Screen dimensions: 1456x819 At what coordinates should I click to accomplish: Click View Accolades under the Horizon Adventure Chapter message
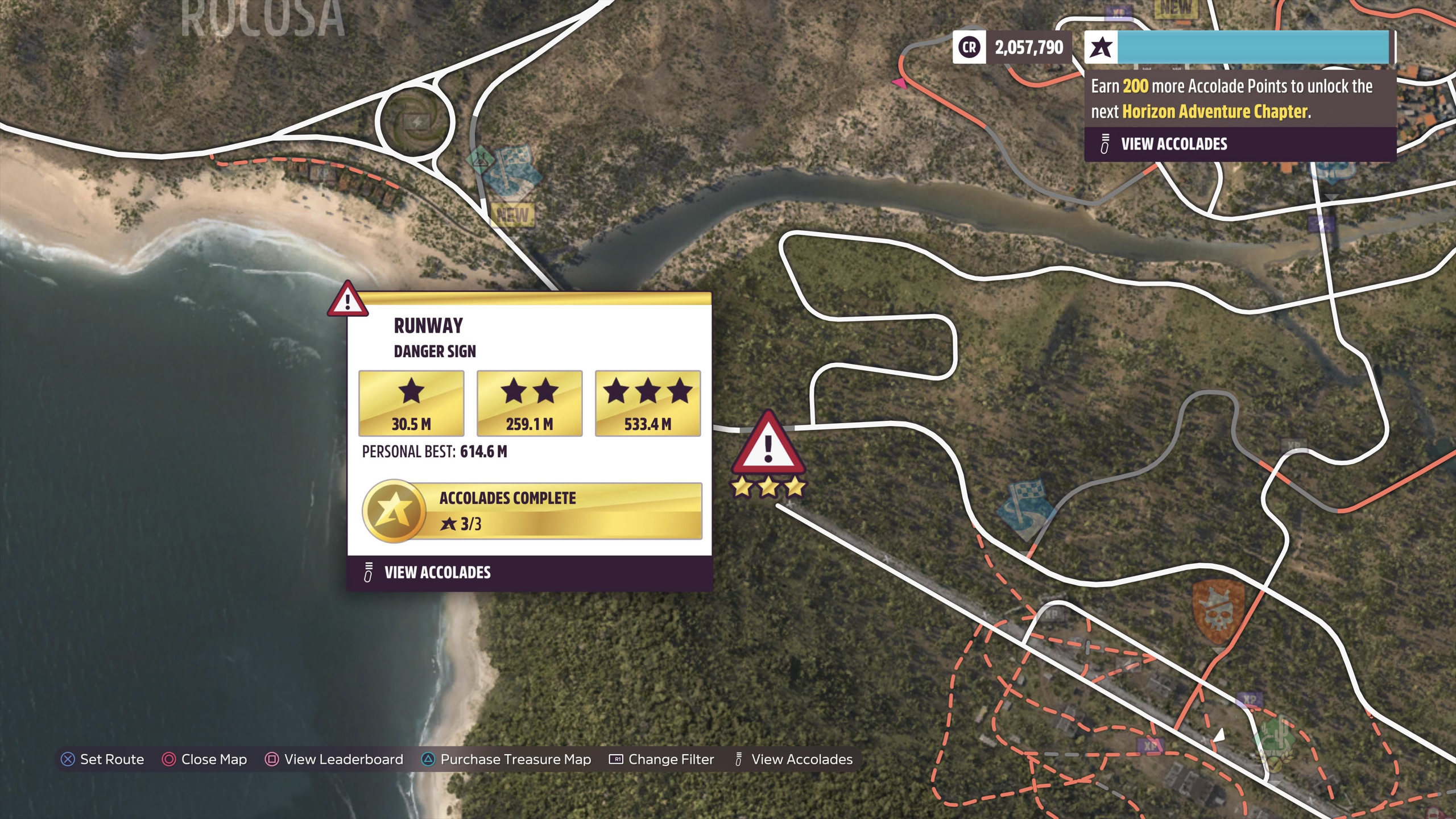[1174, 144]
